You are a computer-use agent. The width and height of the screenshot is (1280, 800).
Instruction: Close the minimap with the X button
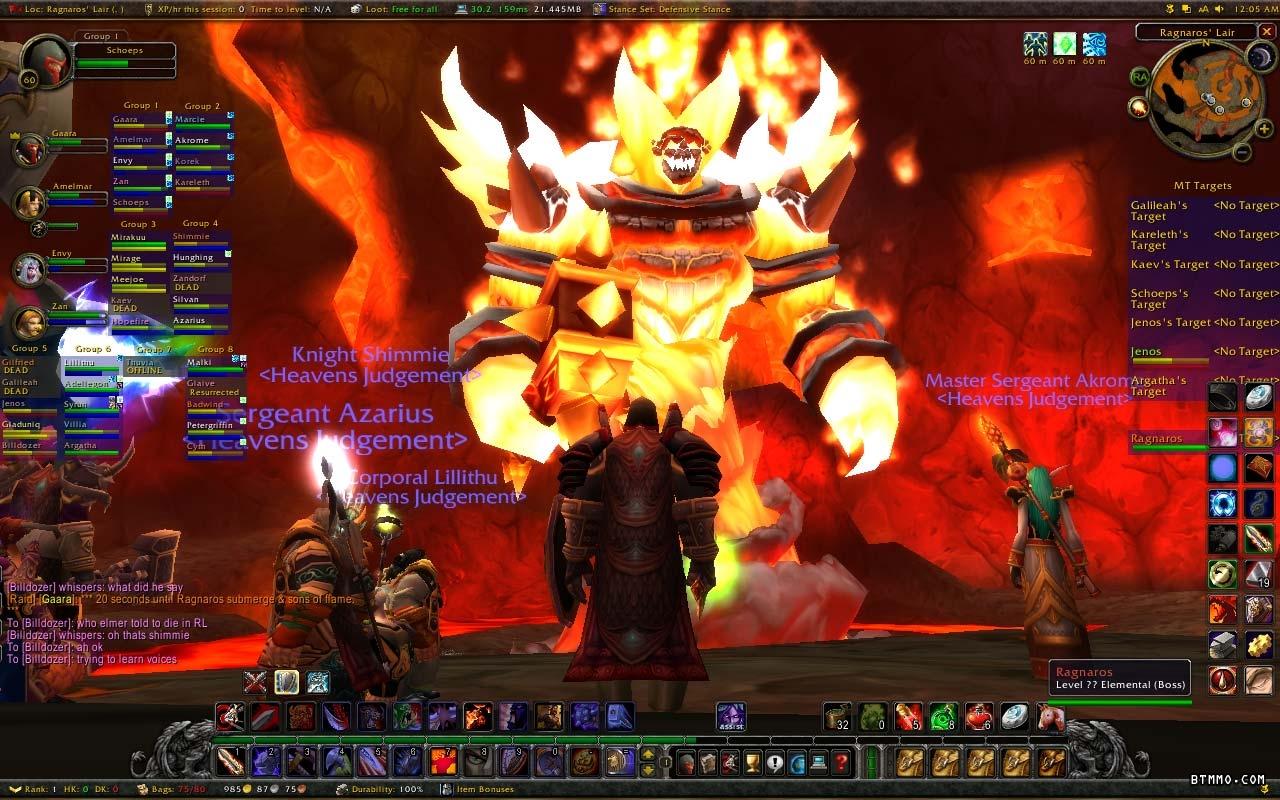[x=1267, y=32]
